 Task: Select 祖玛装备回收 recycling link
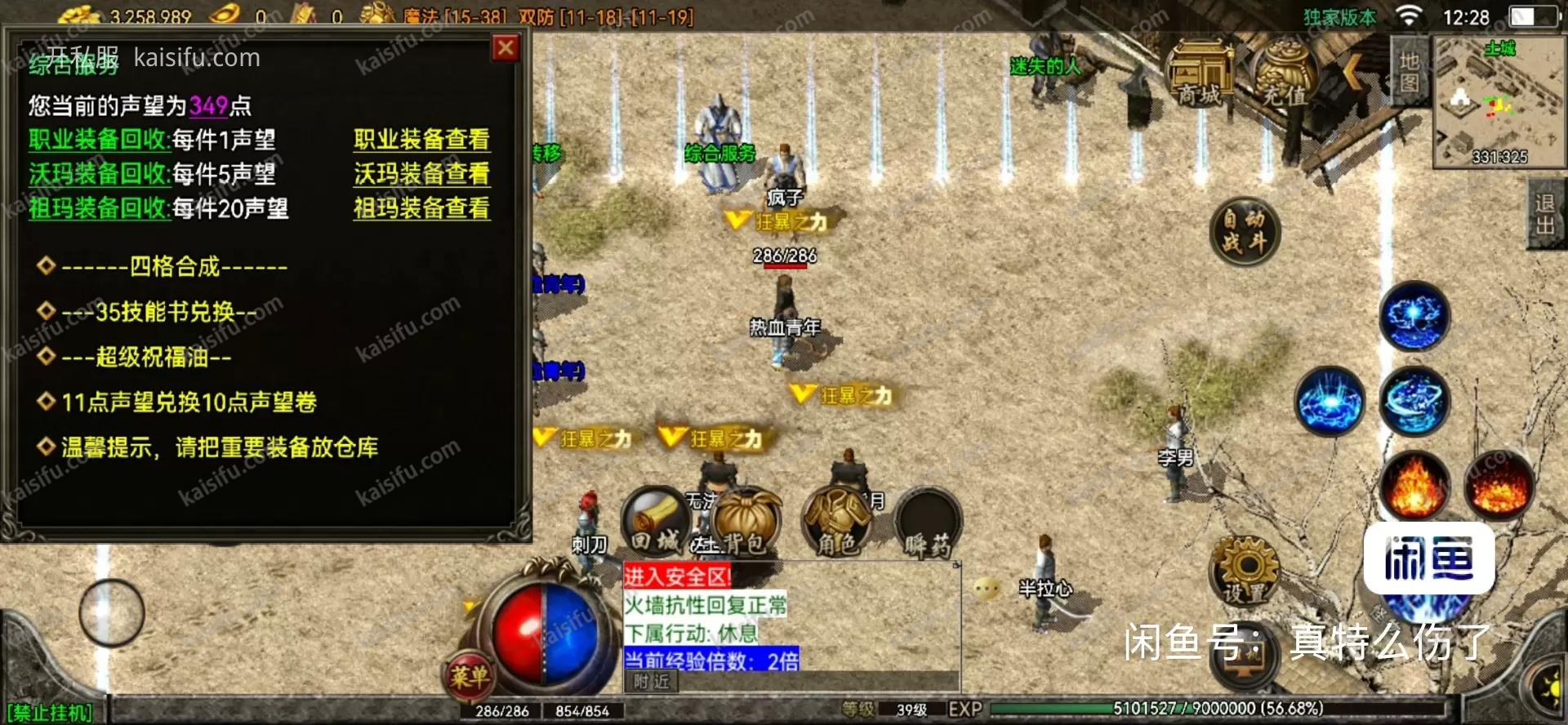(x=99, y=208)
